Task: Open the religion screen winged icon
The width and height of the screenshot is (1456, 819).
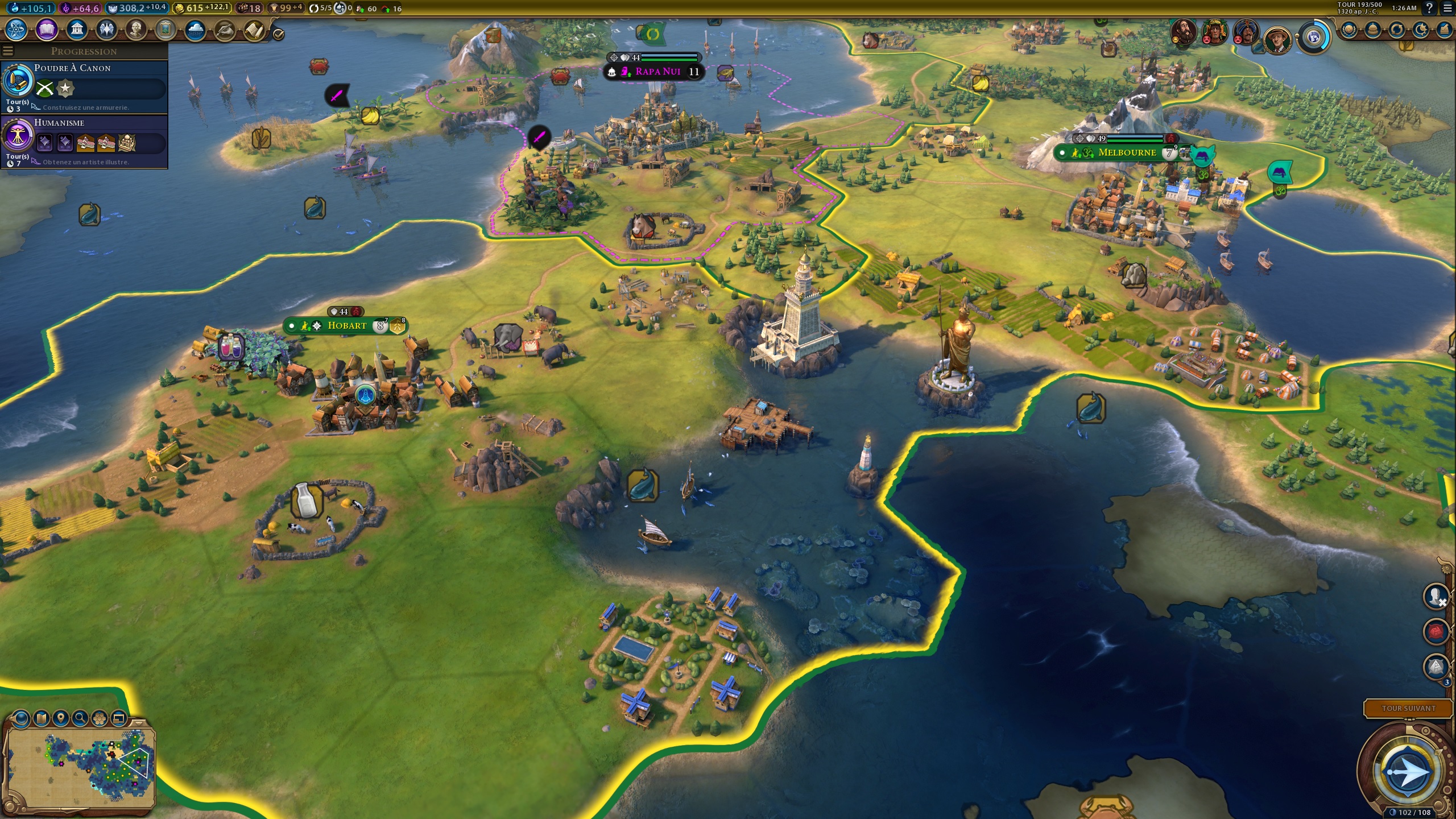Action: click(106, 30)
